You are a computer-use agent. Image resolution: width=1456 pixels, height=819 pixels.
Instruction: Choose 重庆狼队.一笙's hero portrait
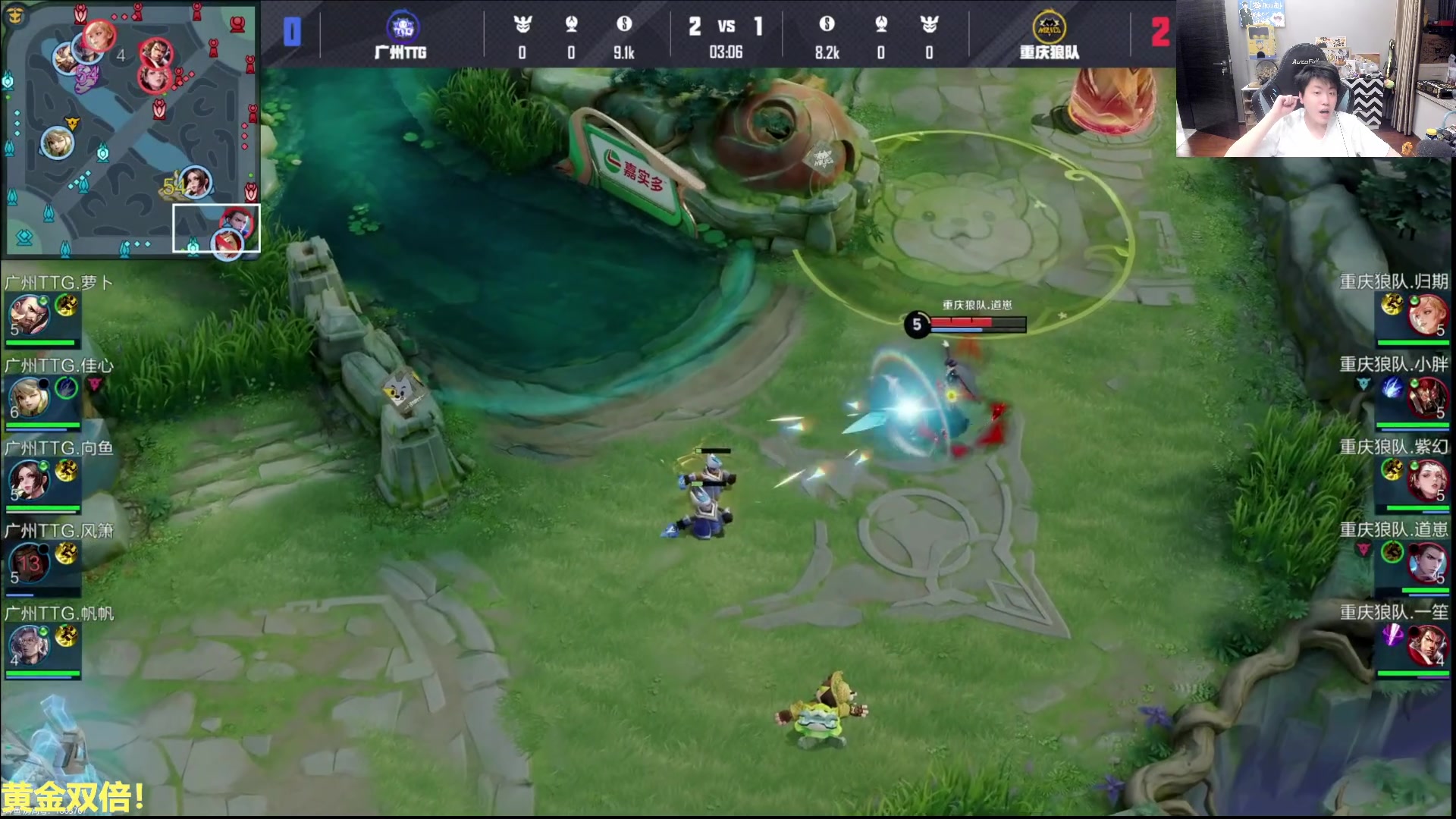[x=1427, y=645]
